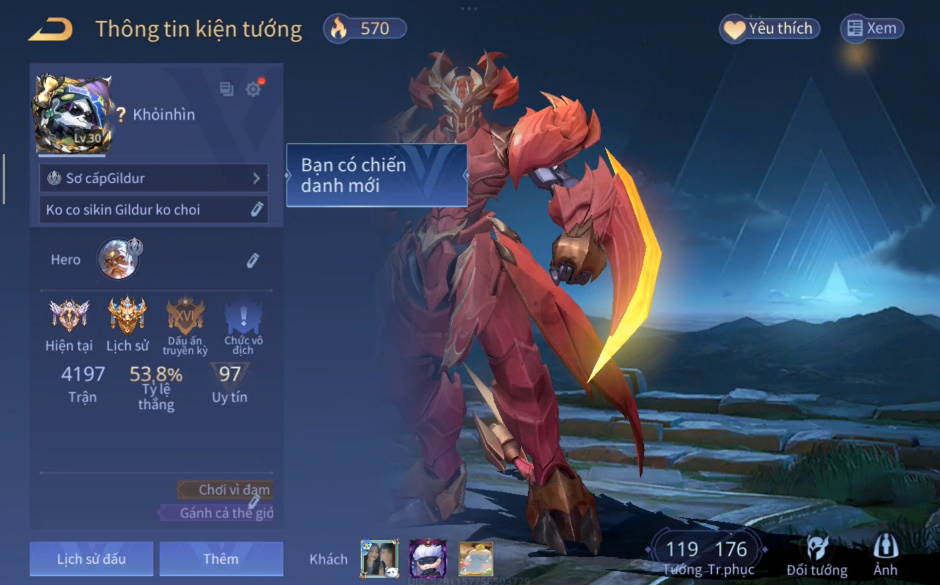Screen dimensions: 940x585
Task: Open Dấu ấn truyền kỳ badge
Action: [x=185, y=316]
